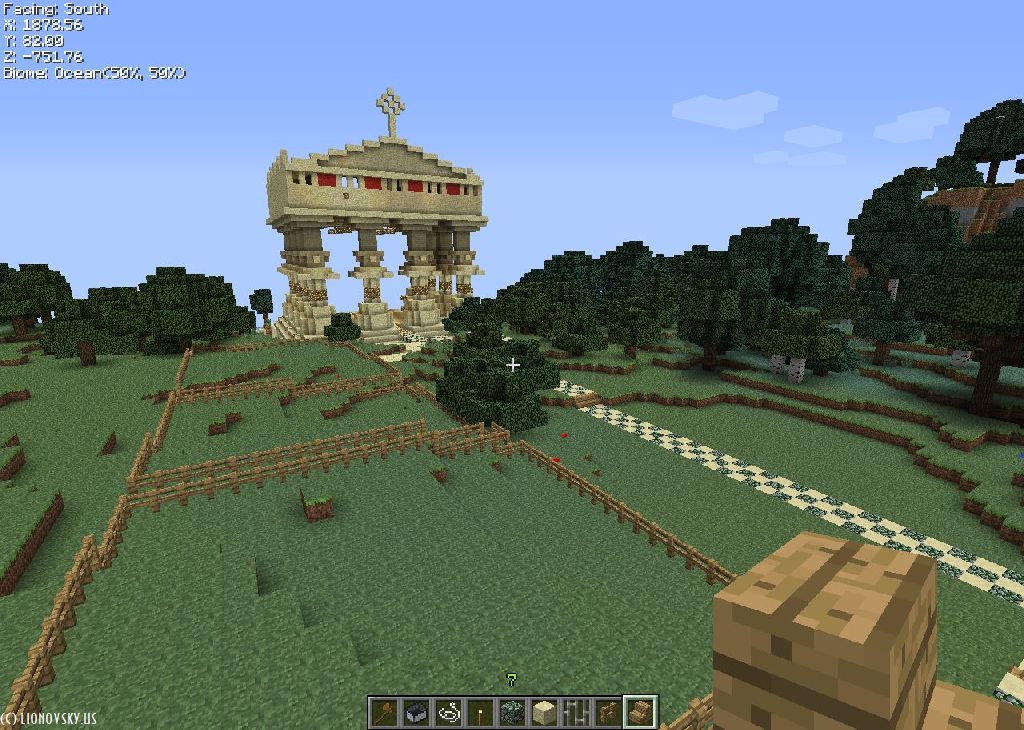Screen dimensions: 1024x730
Task: Select the wooden fence hotbar slot
Action: tap(608, 712)
